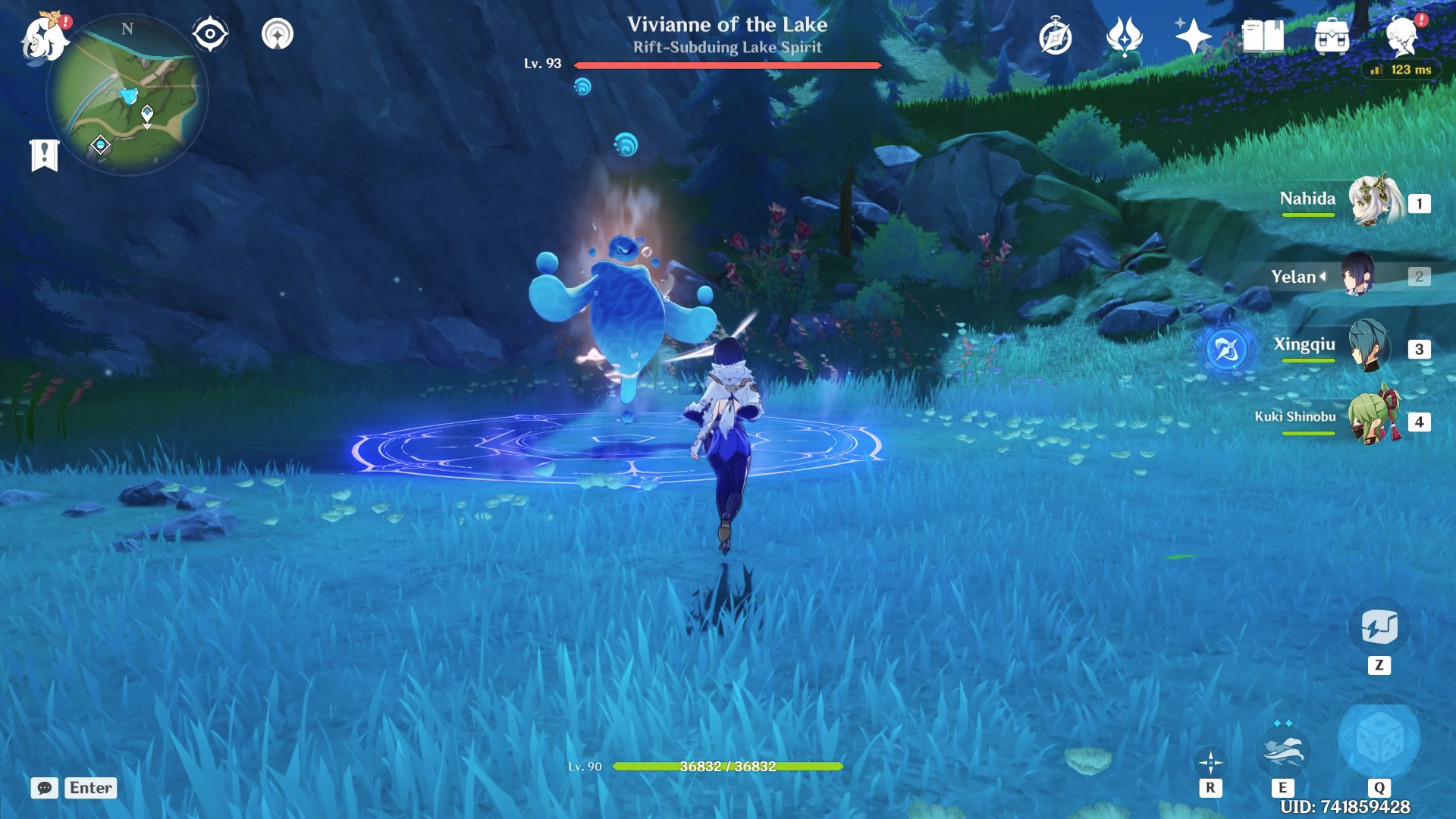Use Yelan's dice Elemental Burst

(1379, 739)
